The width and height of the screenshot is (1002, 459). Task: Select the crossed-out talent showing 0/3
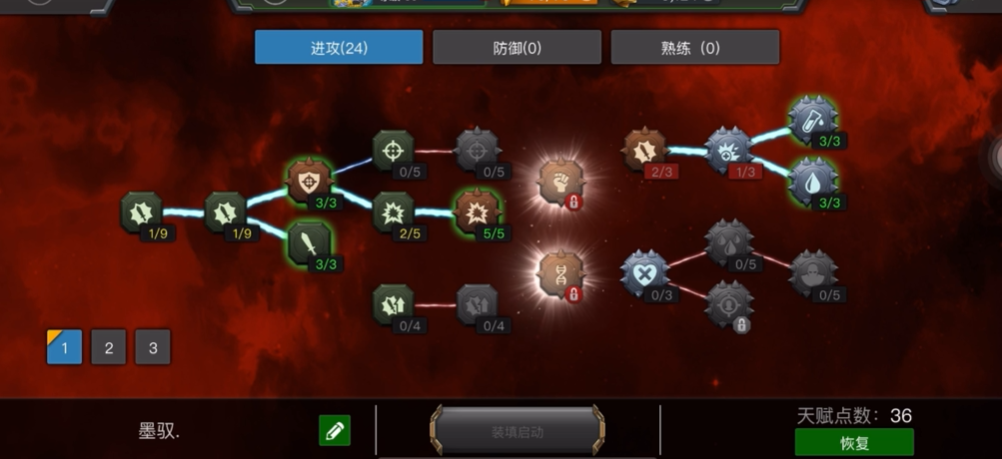point(644,273)
